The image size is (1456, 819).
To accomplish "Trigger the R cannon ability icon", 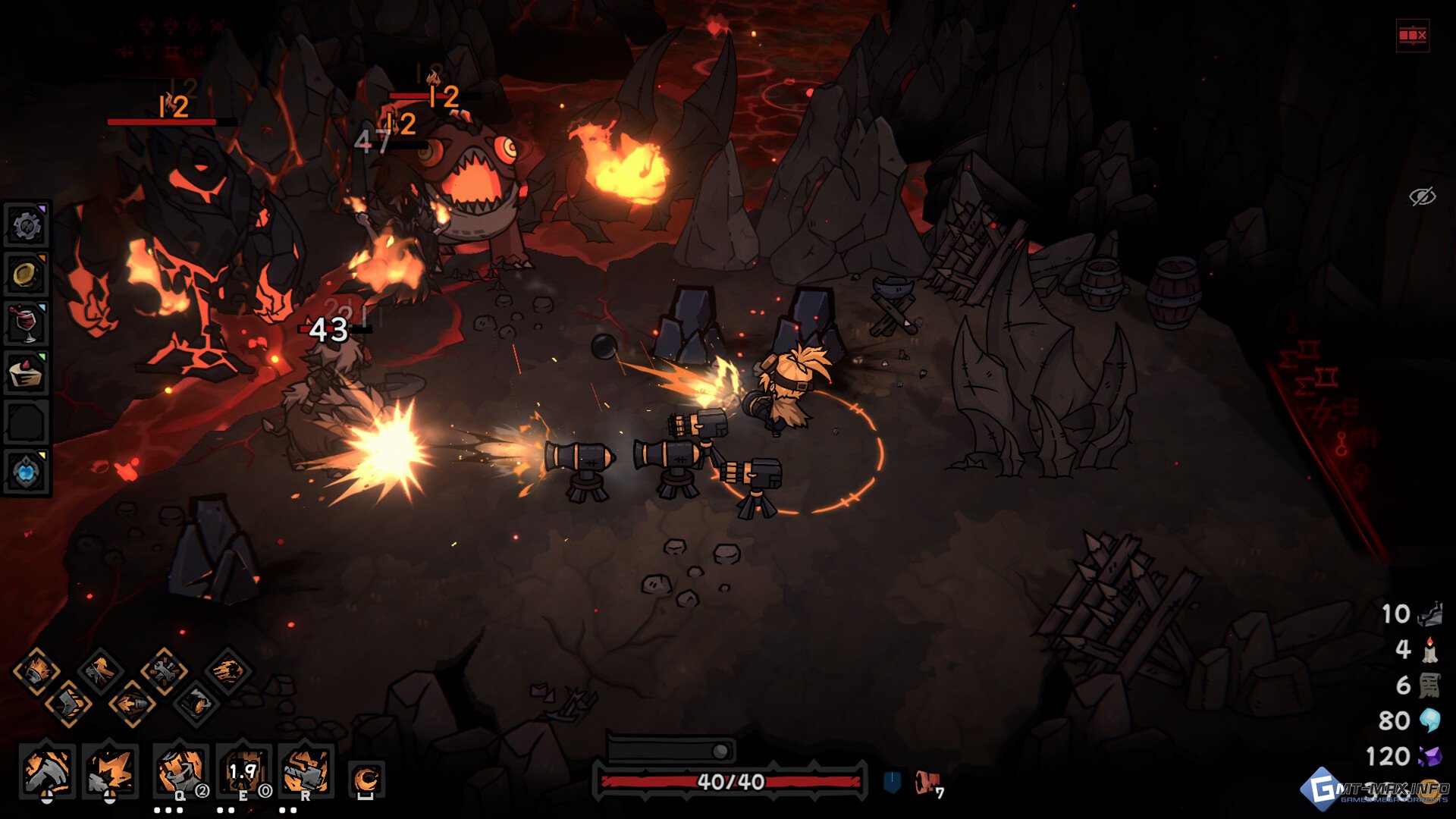I will tap(306, 771).
